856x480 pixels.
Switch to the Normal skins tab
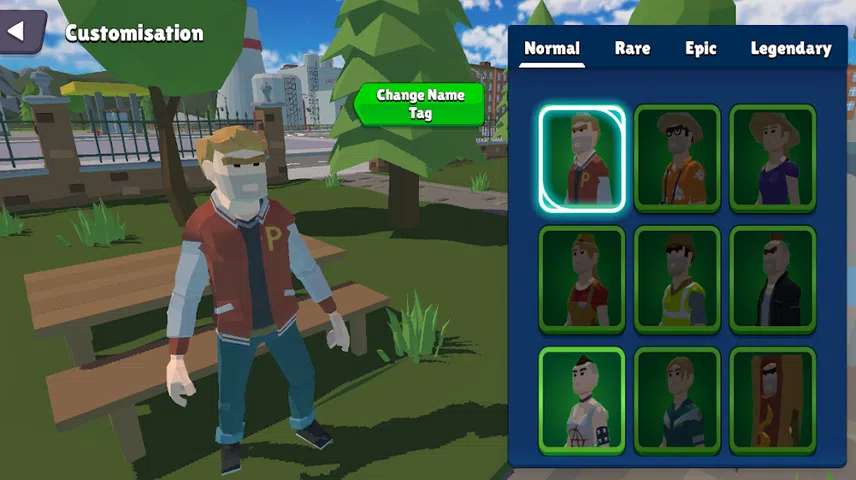tap(551, 49)
